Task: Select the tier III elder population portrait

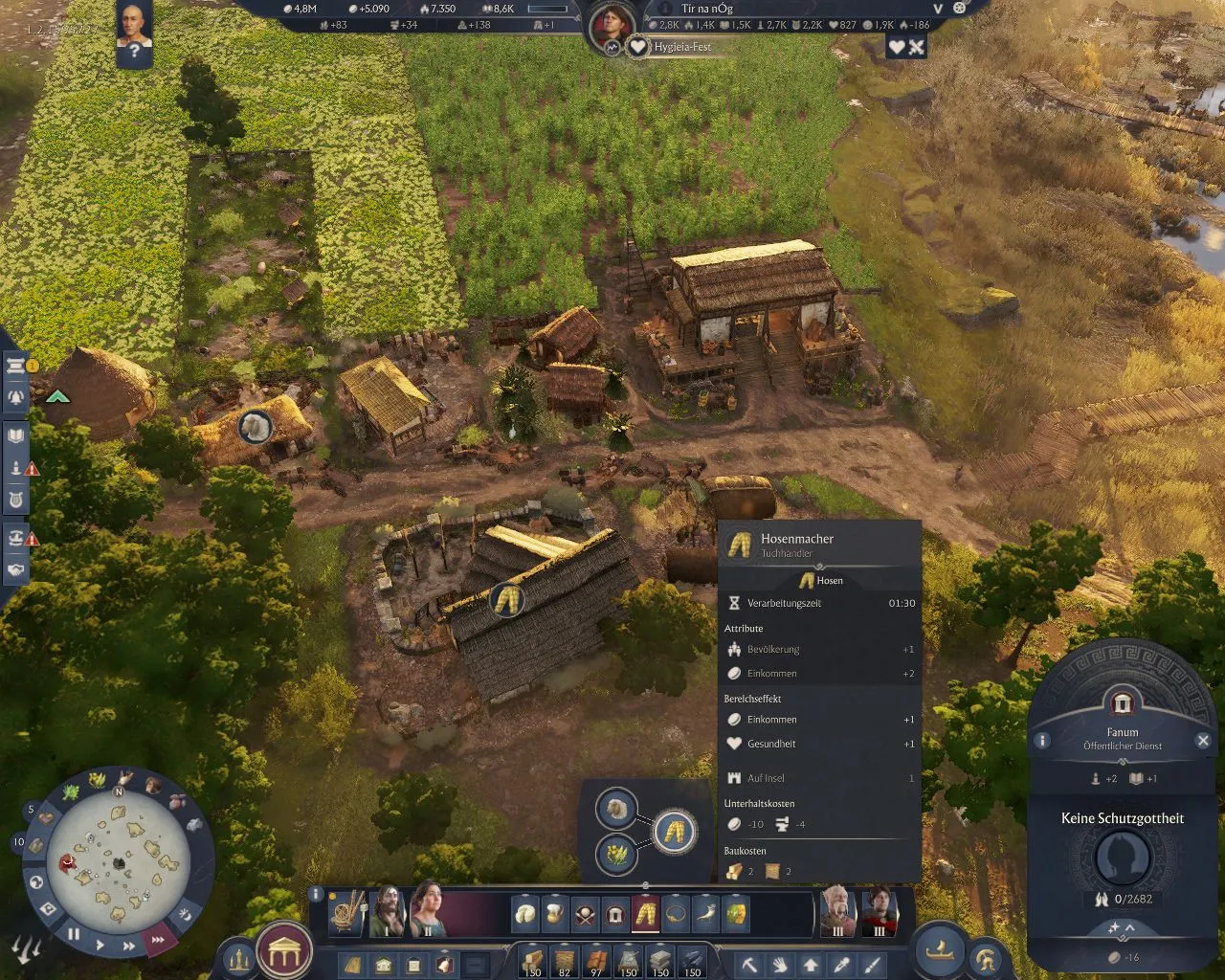Action: tap(837, 910)
